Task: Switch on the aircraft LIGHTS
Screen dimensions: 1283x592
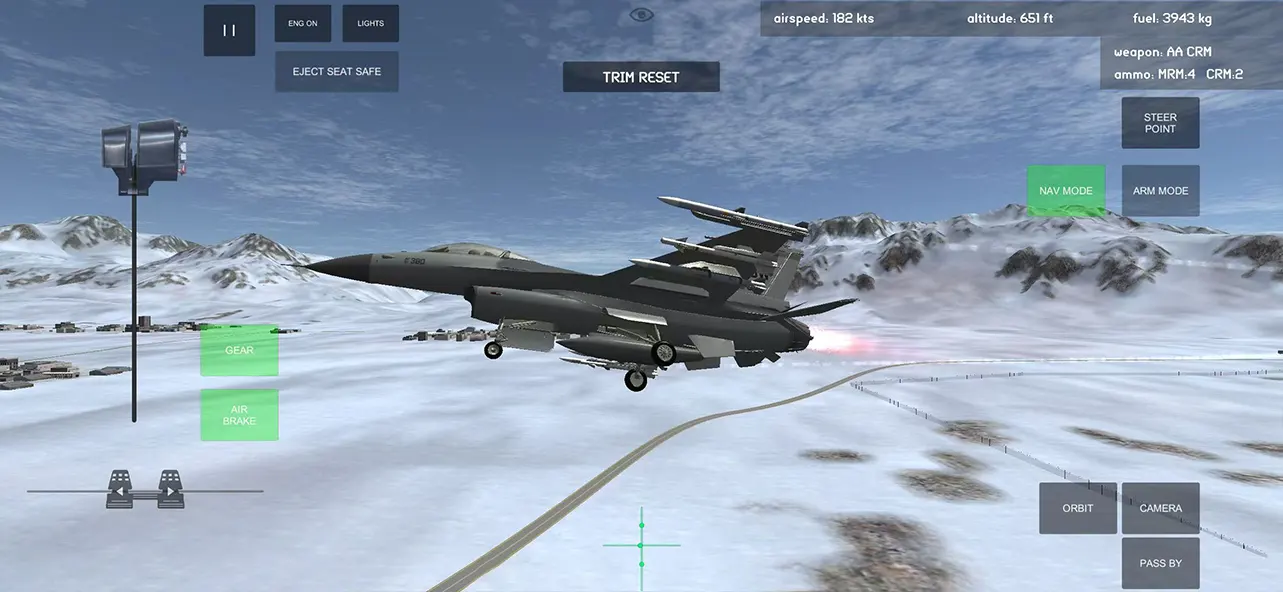Action: [370, 23]
